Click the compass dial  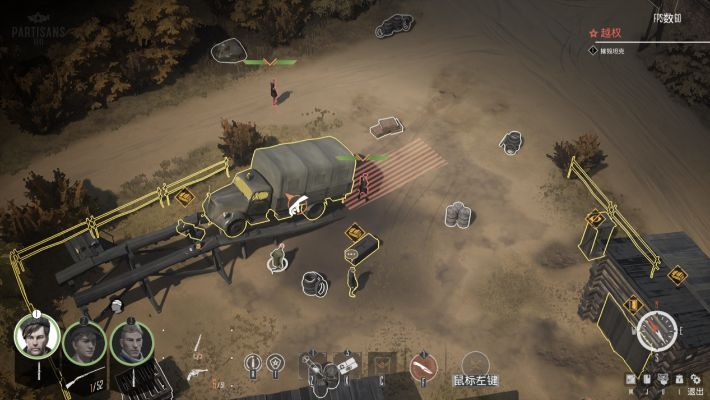pyautogui.click(x=656, y=330)
